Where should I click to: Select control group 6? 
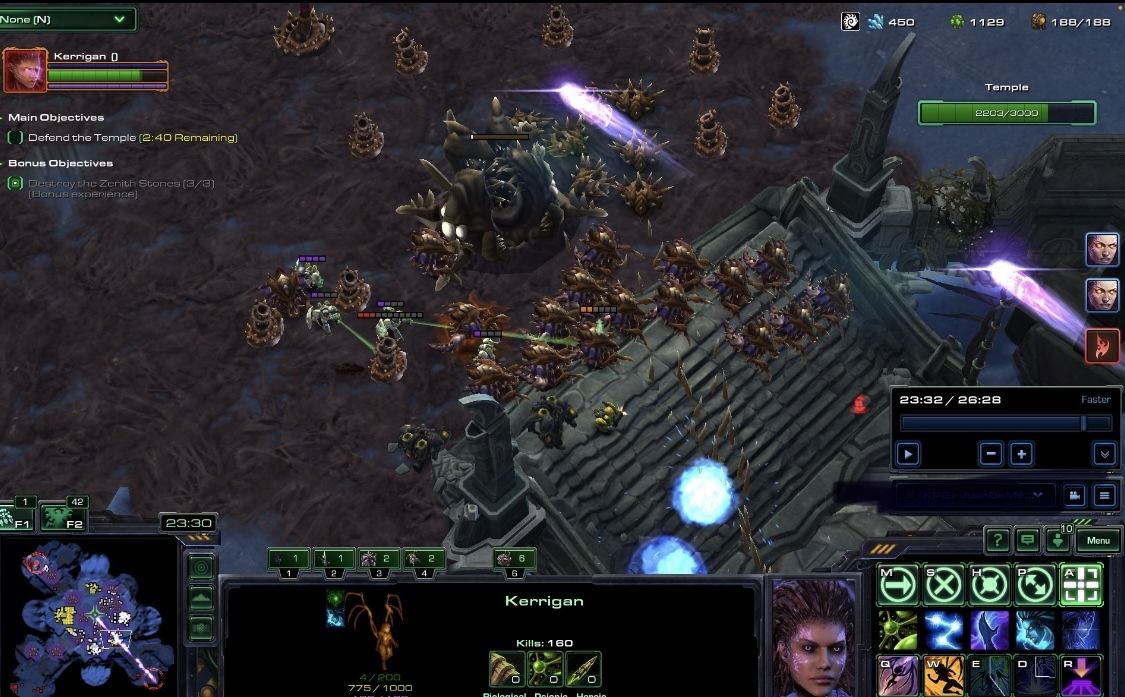coord(514,561)
